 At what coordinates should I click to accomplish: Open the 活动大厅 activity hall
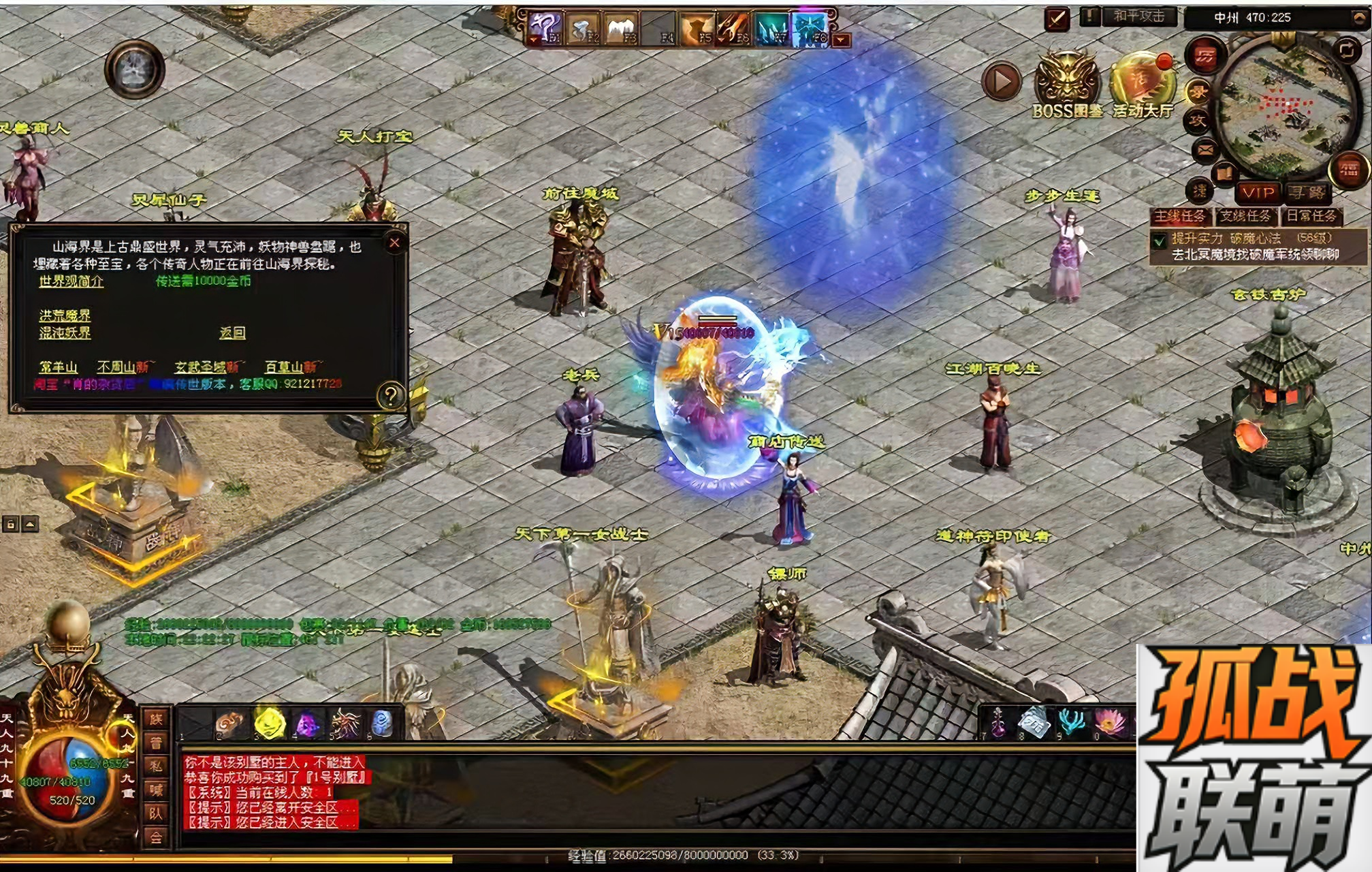(x=1143, y=85)
